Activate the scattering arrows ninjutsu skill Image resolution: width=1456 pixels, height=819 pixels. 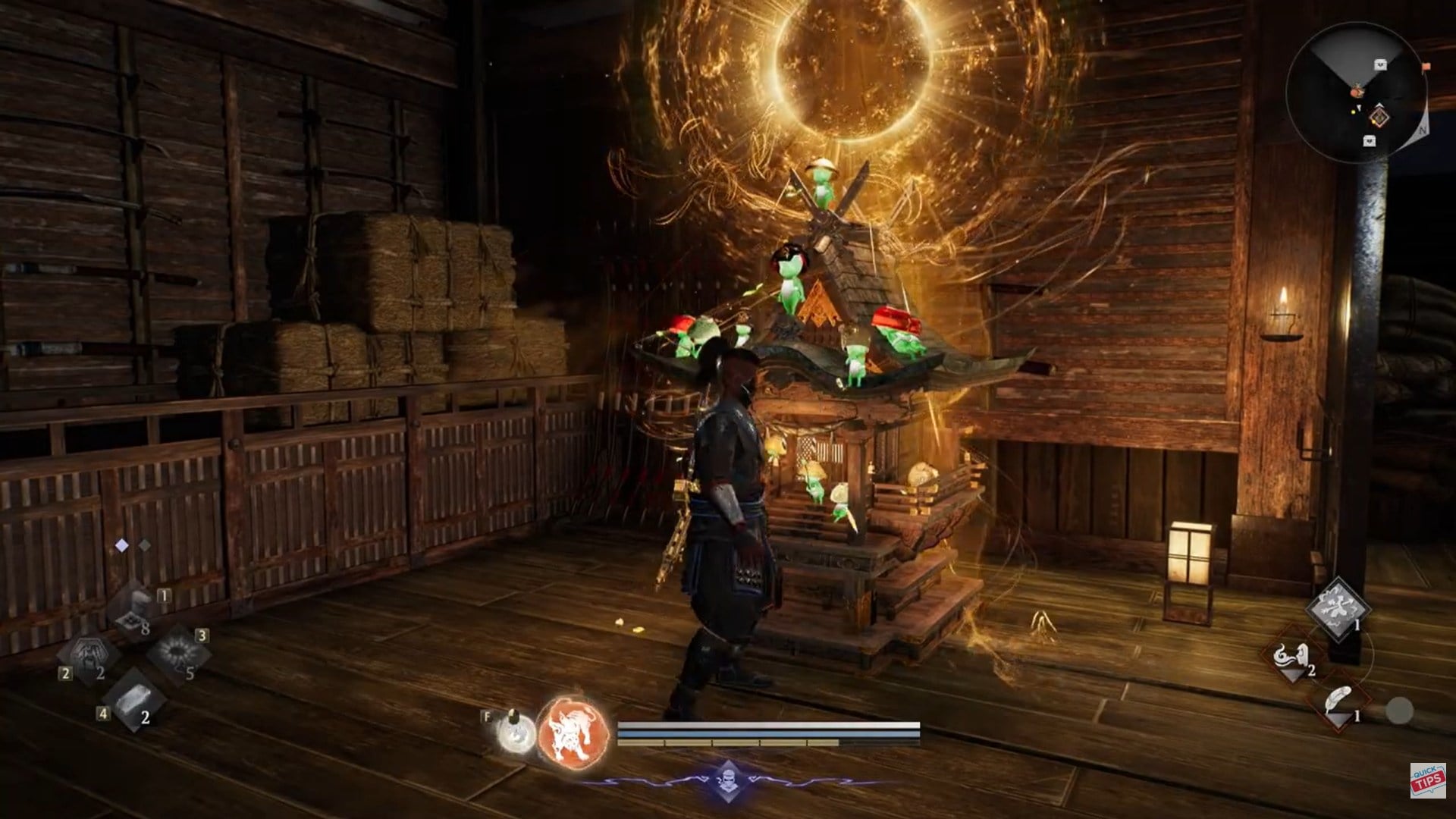tap(1338, 610)
